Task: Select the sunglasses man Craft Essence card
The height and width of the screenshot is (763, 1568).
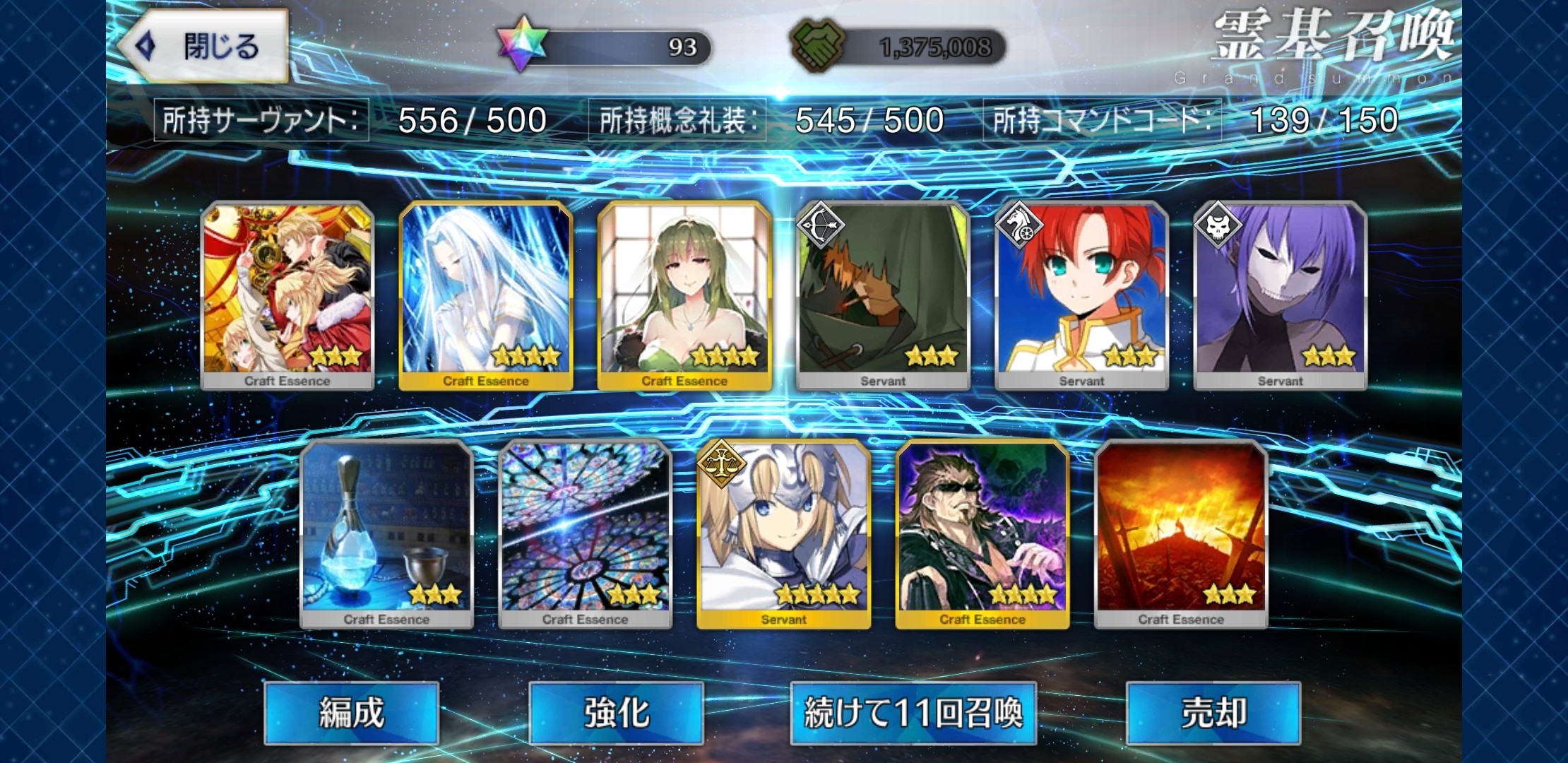Action: 982,533
